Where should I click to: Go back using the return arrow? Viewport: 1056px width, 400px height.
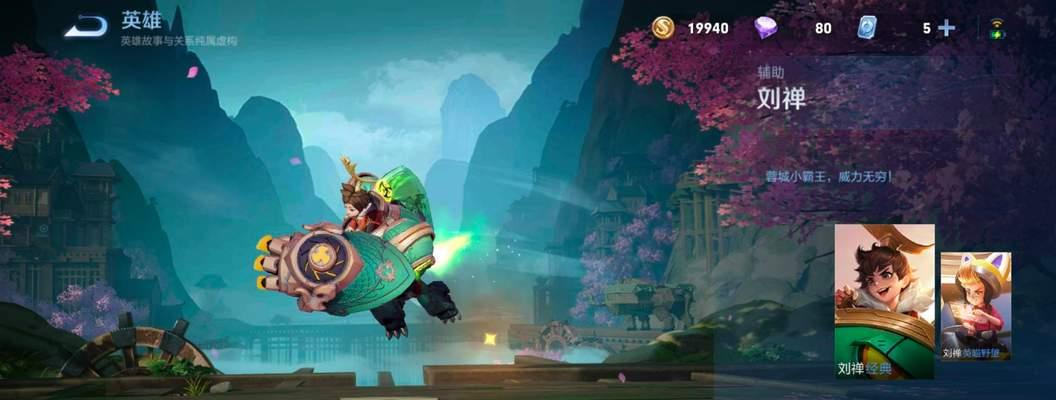(x=86, y=27)
